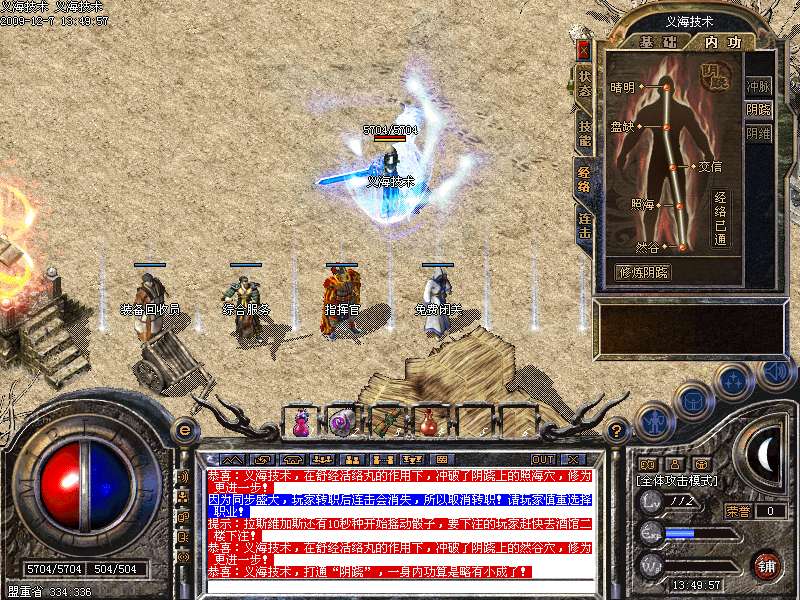Use the pink potion in the belt
This screenshot has height=600, width=800.
(x=300, y=423)
